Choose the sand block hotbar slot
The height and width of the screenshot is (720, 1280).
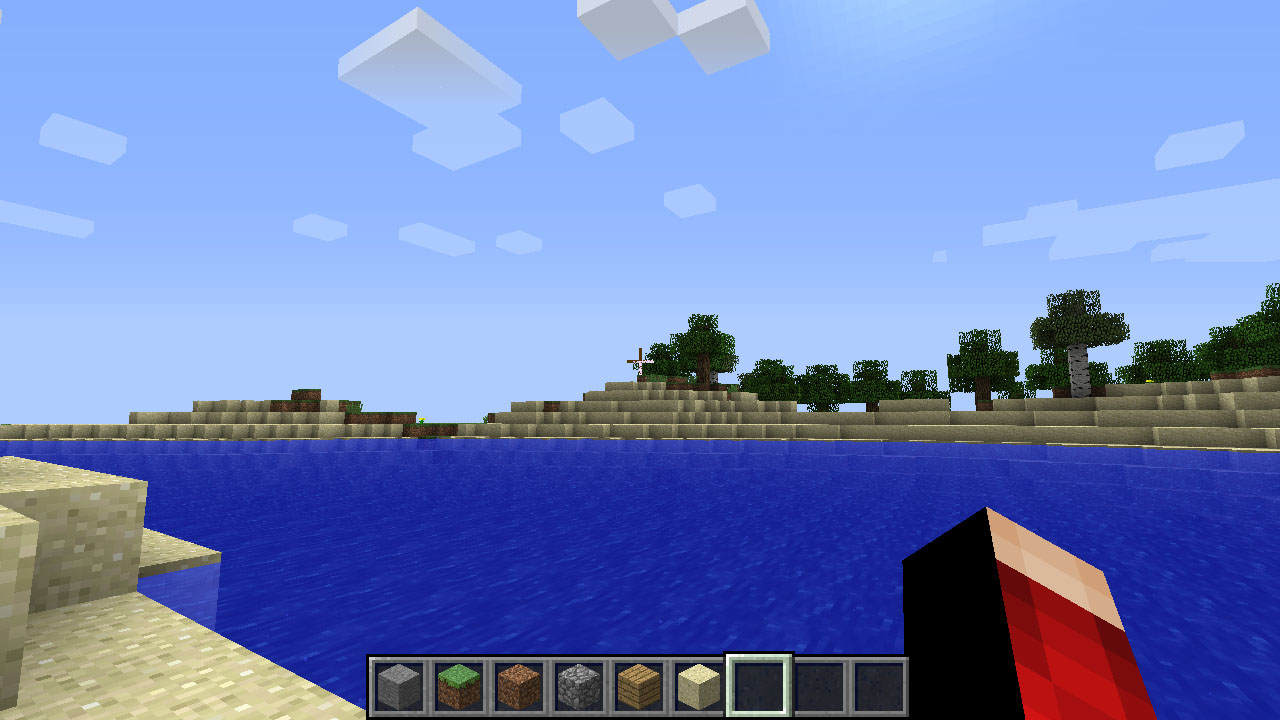[698, 686]
